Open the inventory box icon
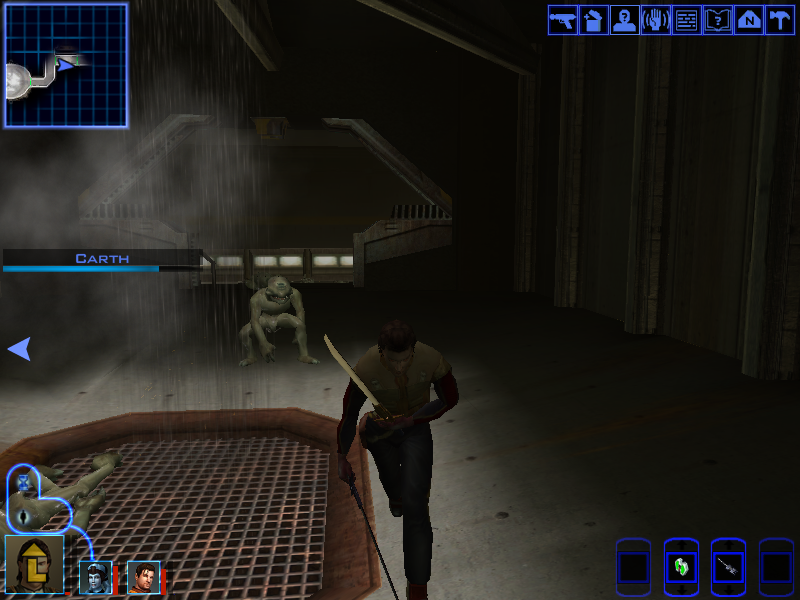The image size is (800, 600). coord(593,20)
